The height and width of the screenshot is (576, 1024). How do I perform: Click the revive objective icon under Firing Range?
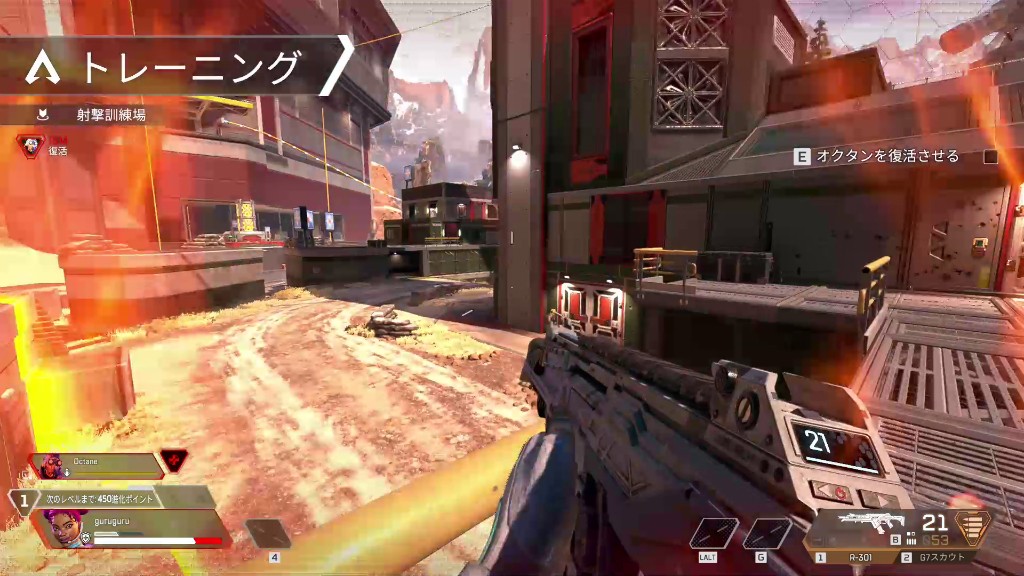pos(30,145)
